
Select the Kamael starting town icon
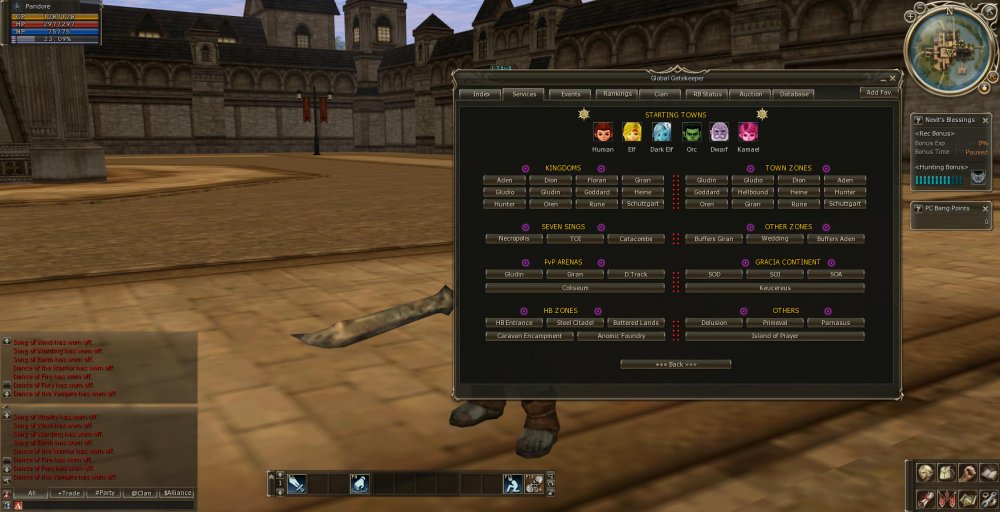point(748,133)
